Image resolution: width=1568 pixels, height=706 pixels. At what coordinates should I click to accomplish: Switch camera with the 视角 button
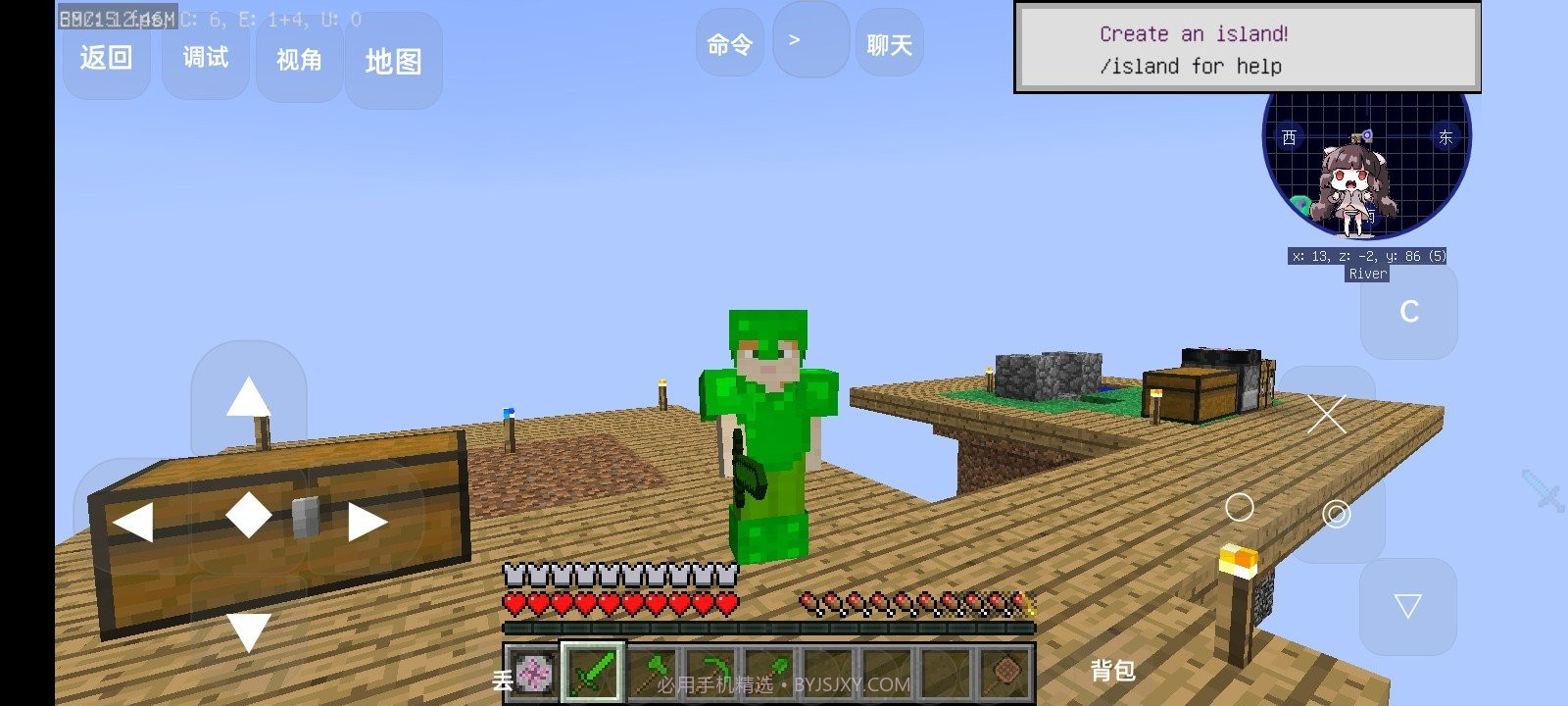[299, 60]
